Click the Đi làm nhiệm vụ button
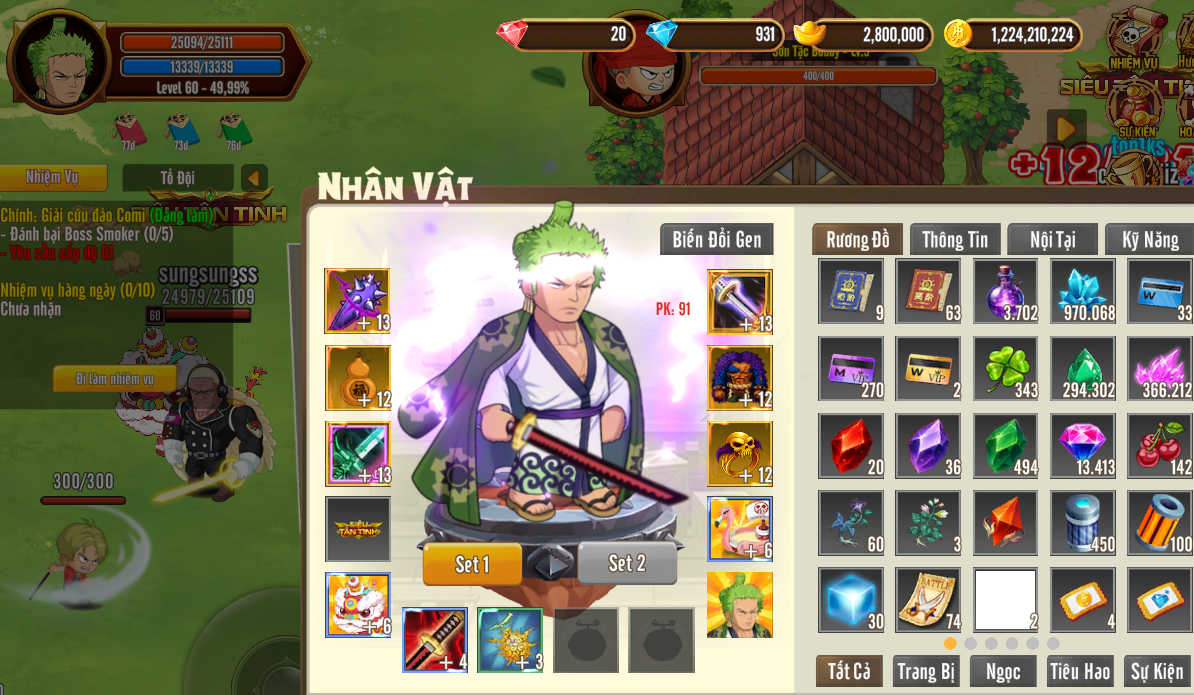 click(x=115, y=379)
